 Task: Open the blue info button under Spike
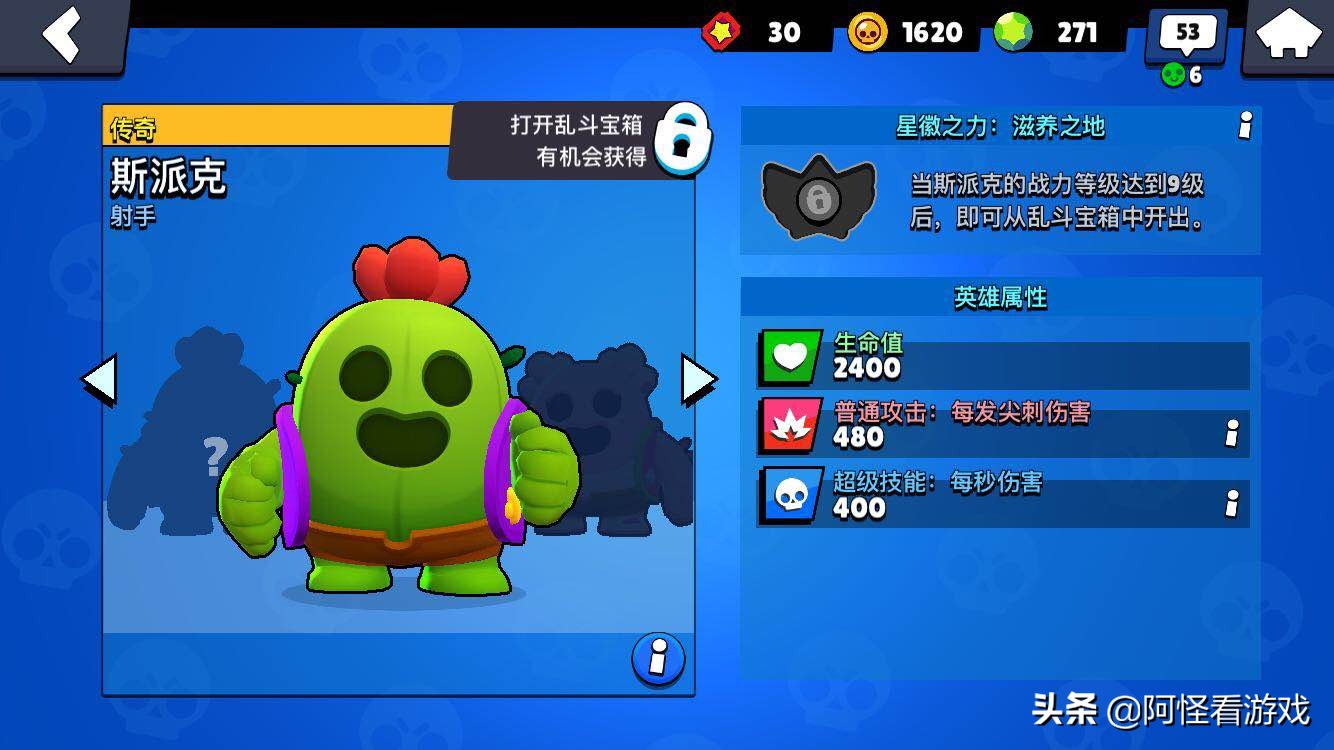pos(658,659)
